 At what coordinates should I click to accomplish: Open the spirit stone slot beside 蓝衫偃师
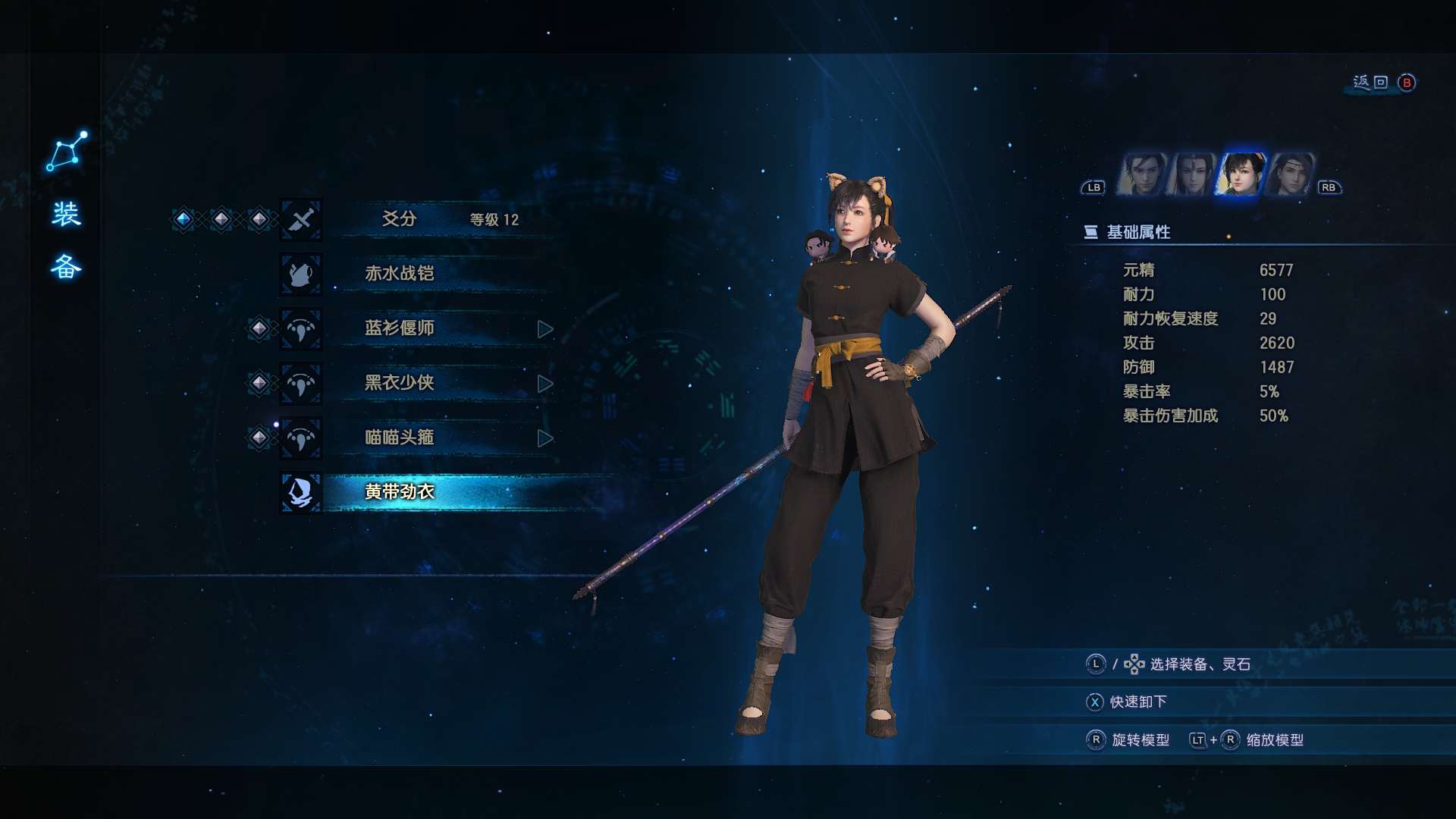pos(259,328)
